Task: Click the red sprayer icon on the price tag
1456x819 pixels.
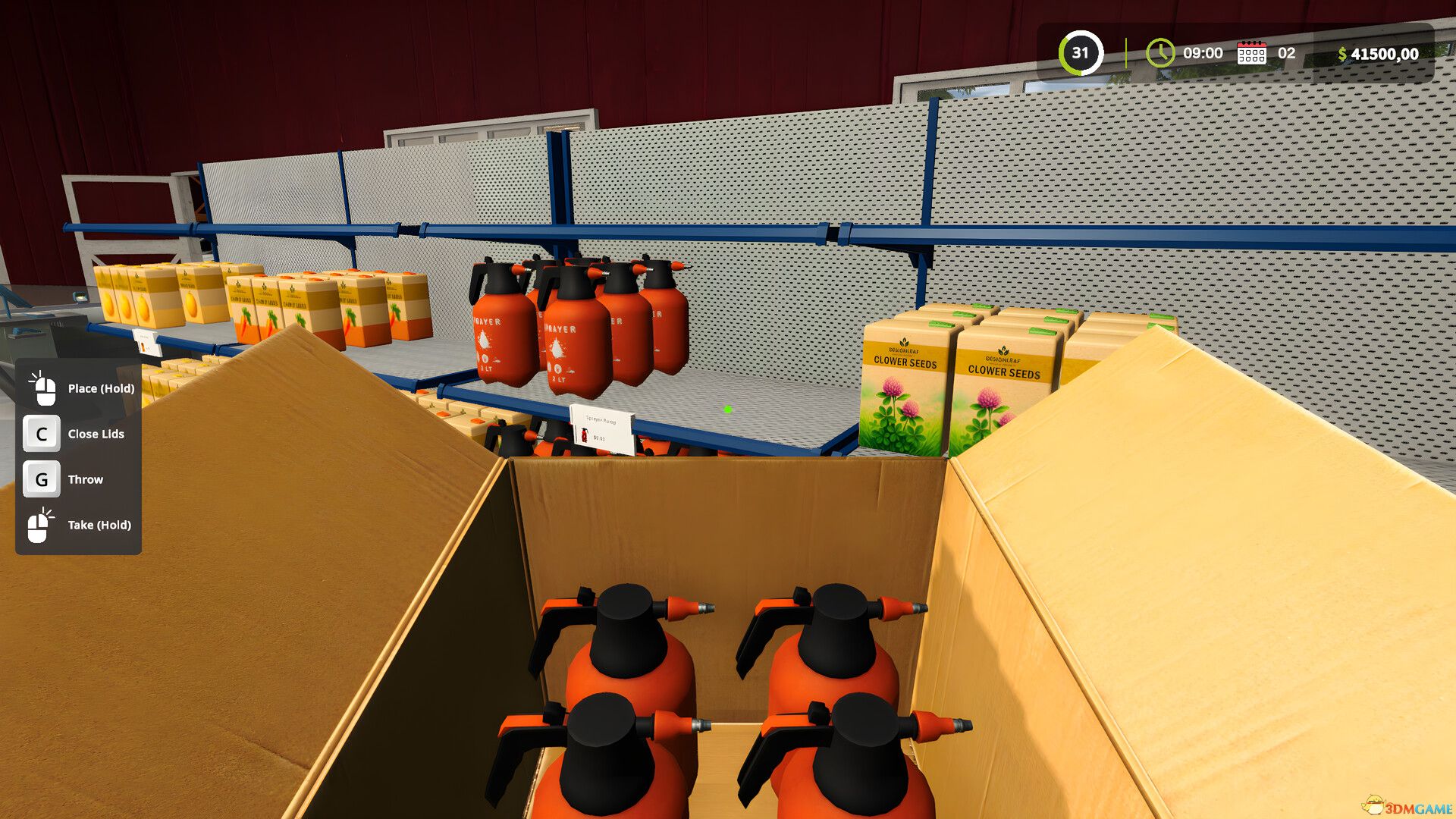Action: [585, 435]
